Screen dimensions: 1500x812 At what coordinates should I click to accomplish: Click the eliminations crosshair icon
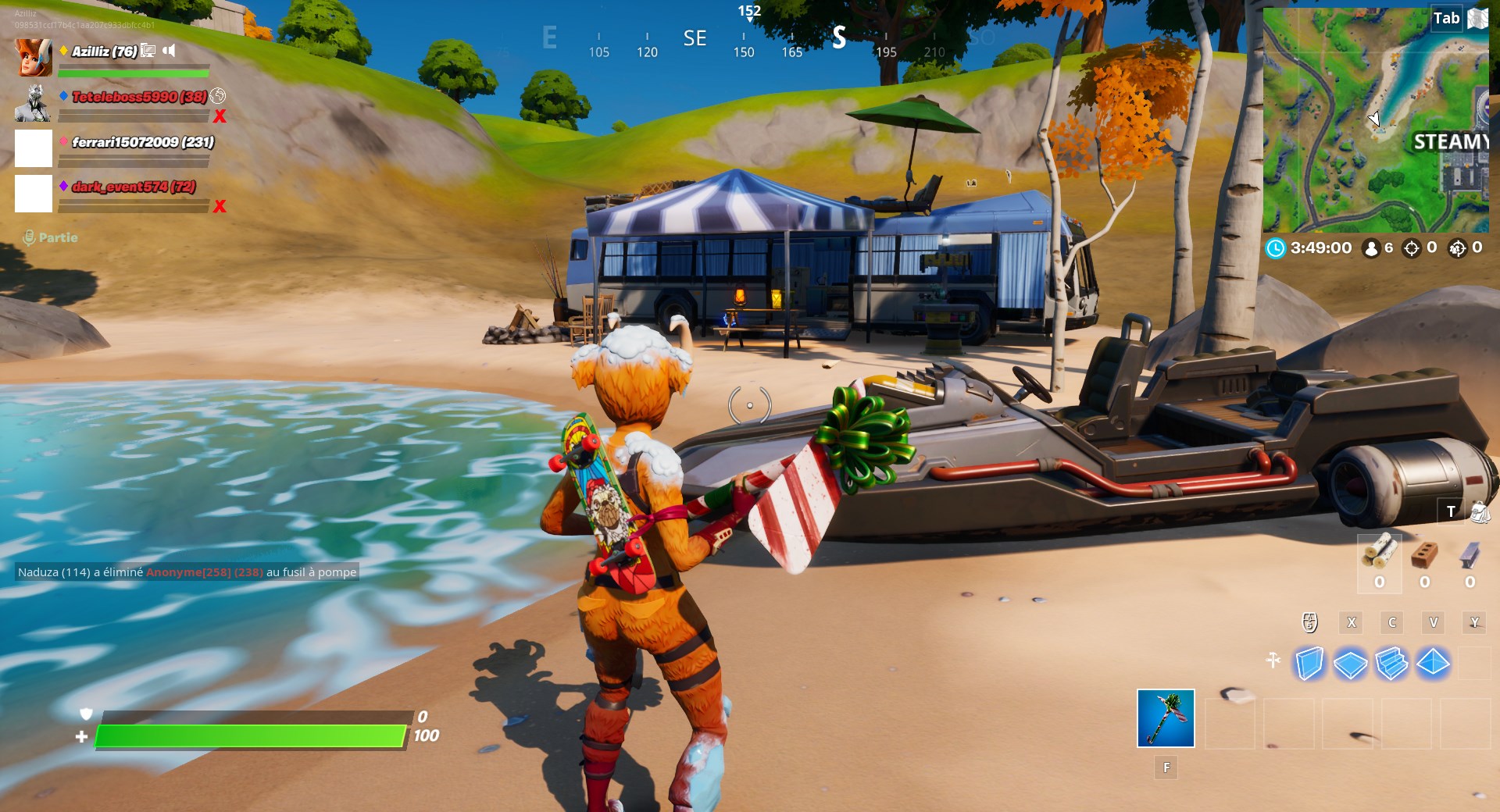point(1411,248)
